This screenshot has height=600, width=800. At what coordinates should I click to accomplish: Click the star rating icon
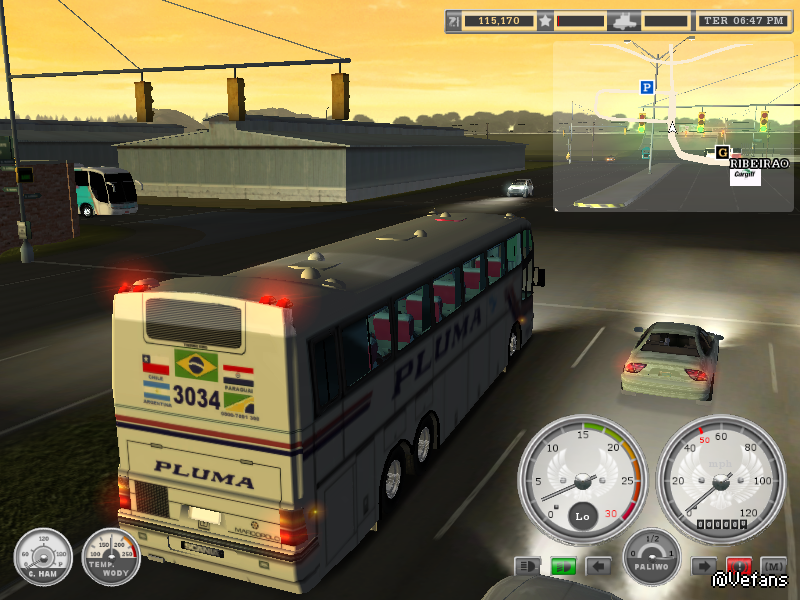tap(545, 20)
